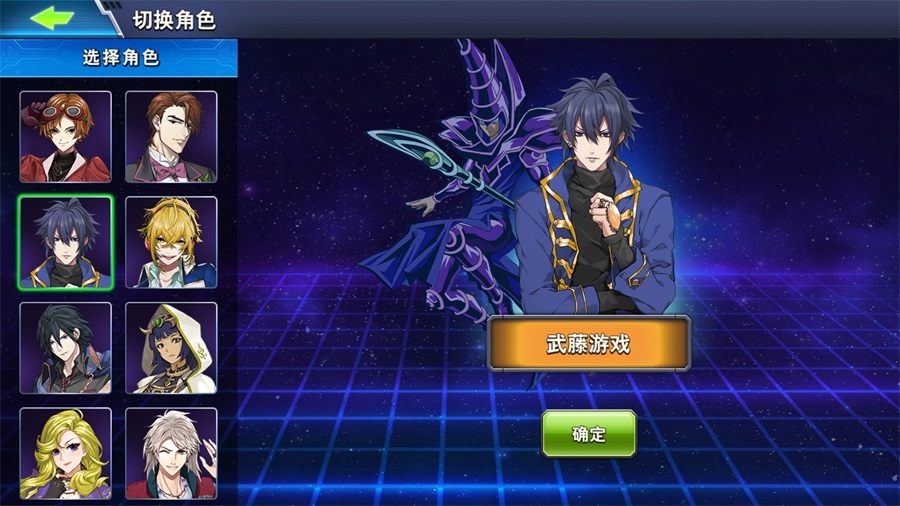Image resolution: width=900 pixels, height=506 pixels.
Task: Select the goggles-wearing red-haired character portrait
Action: tap(66, 137)
